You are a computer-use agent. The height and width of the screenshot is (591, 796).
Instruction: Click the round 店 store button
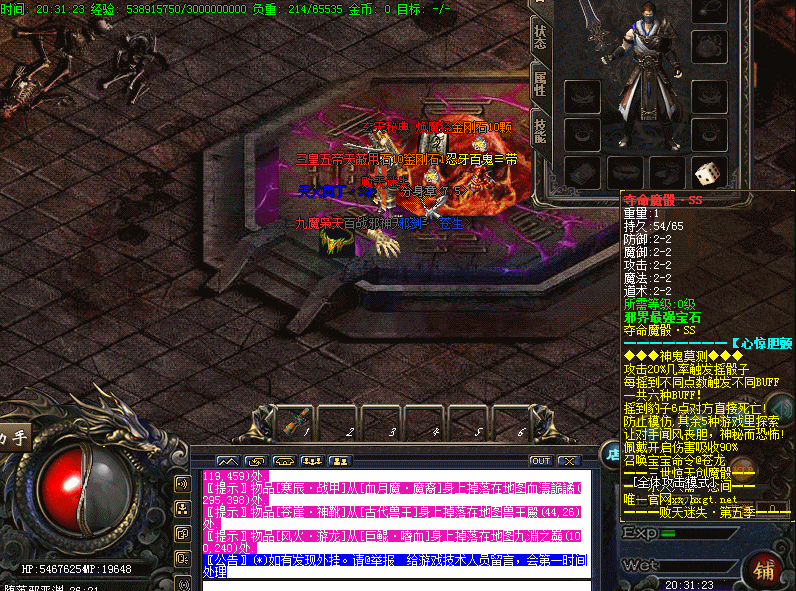pos(610,453)
